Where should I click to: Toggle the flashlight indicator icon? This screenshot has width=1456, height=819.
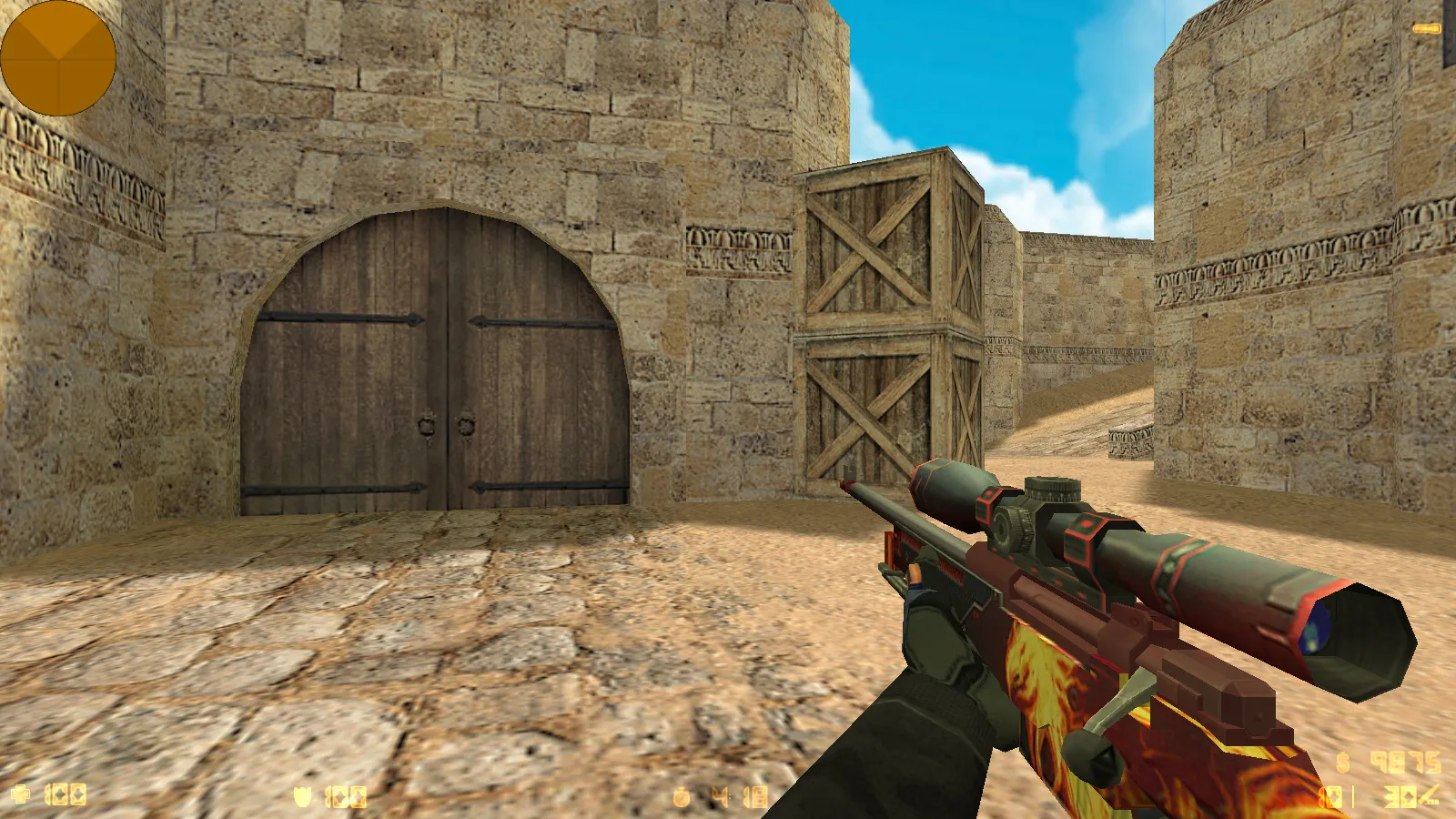(x=1426, y=29)
